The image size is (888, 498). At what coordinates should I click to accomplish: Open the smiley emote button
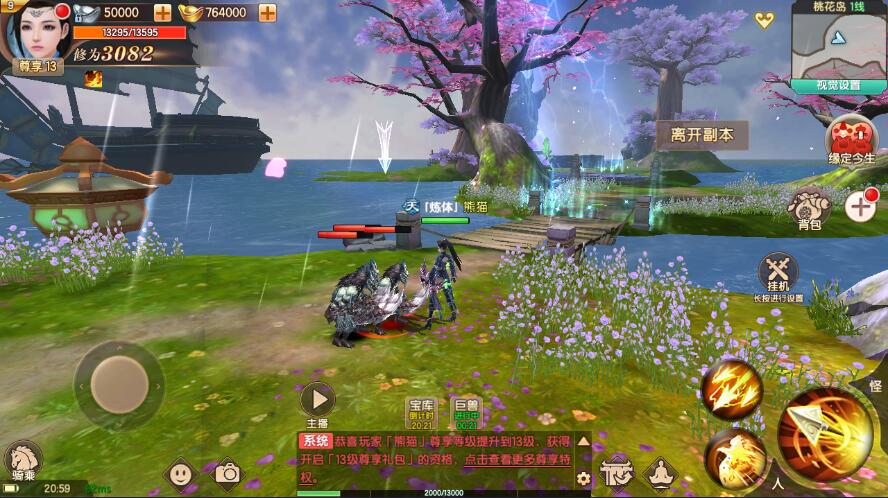[180, 472]
